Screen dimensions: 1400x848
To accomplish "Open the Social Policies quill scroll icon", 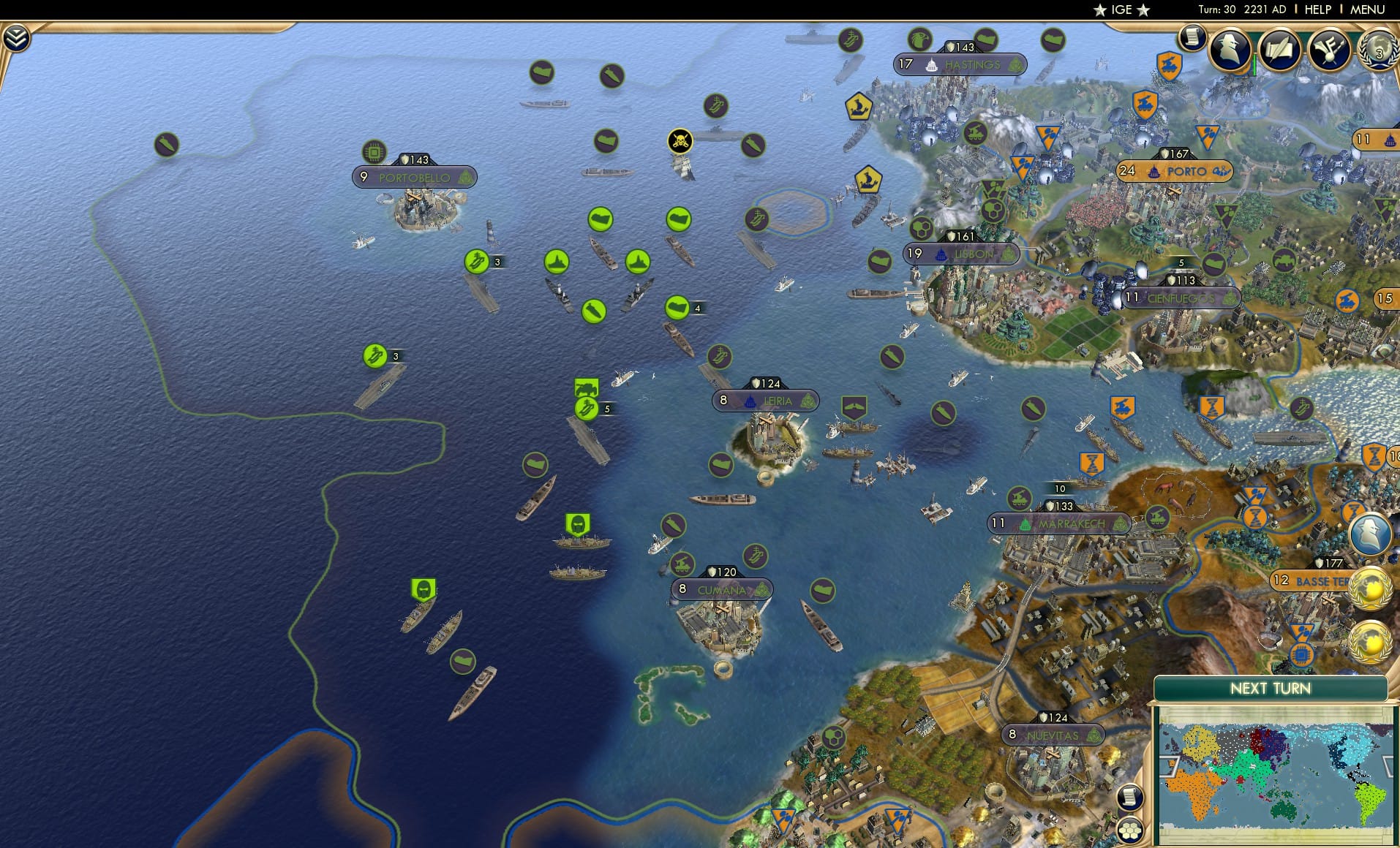I will (1279, 50).
